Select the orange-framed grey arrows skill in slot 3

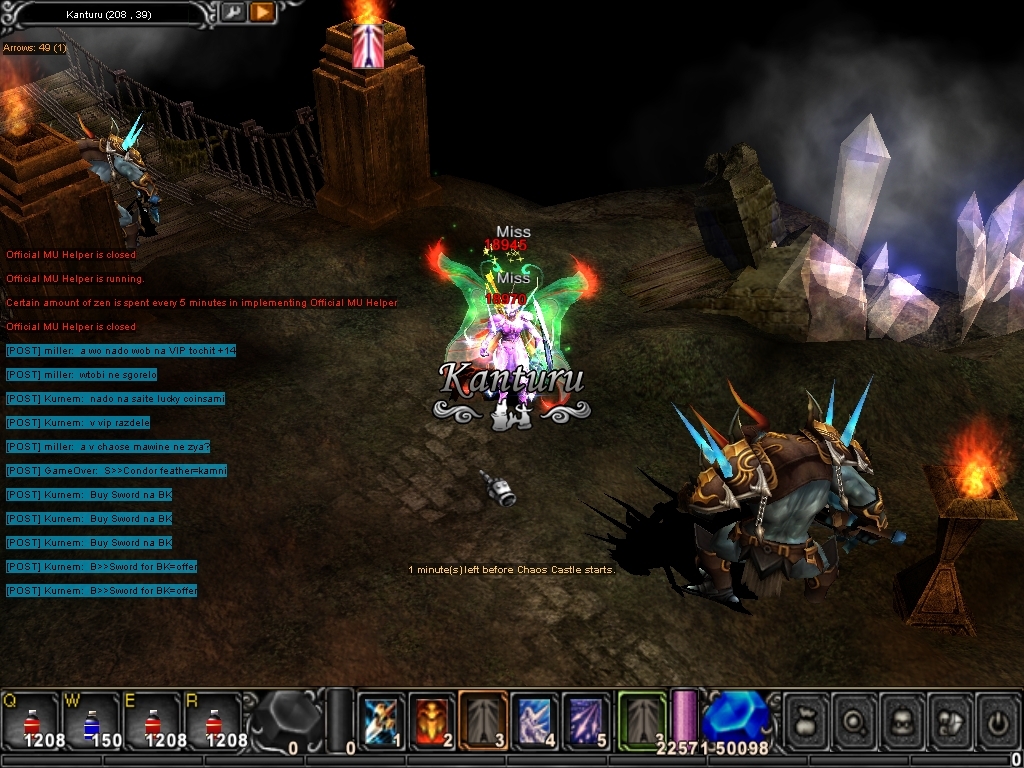(483, 720)
